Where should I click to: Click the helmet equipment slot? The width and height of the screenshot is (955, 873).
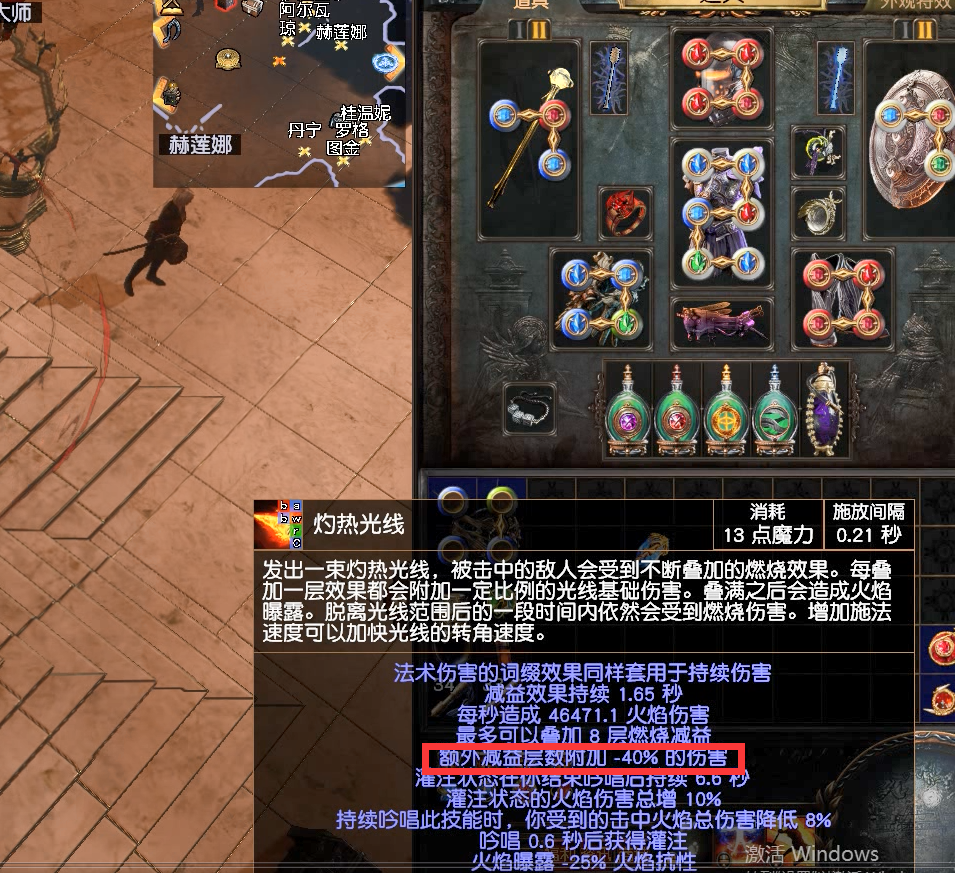(722, 82)
